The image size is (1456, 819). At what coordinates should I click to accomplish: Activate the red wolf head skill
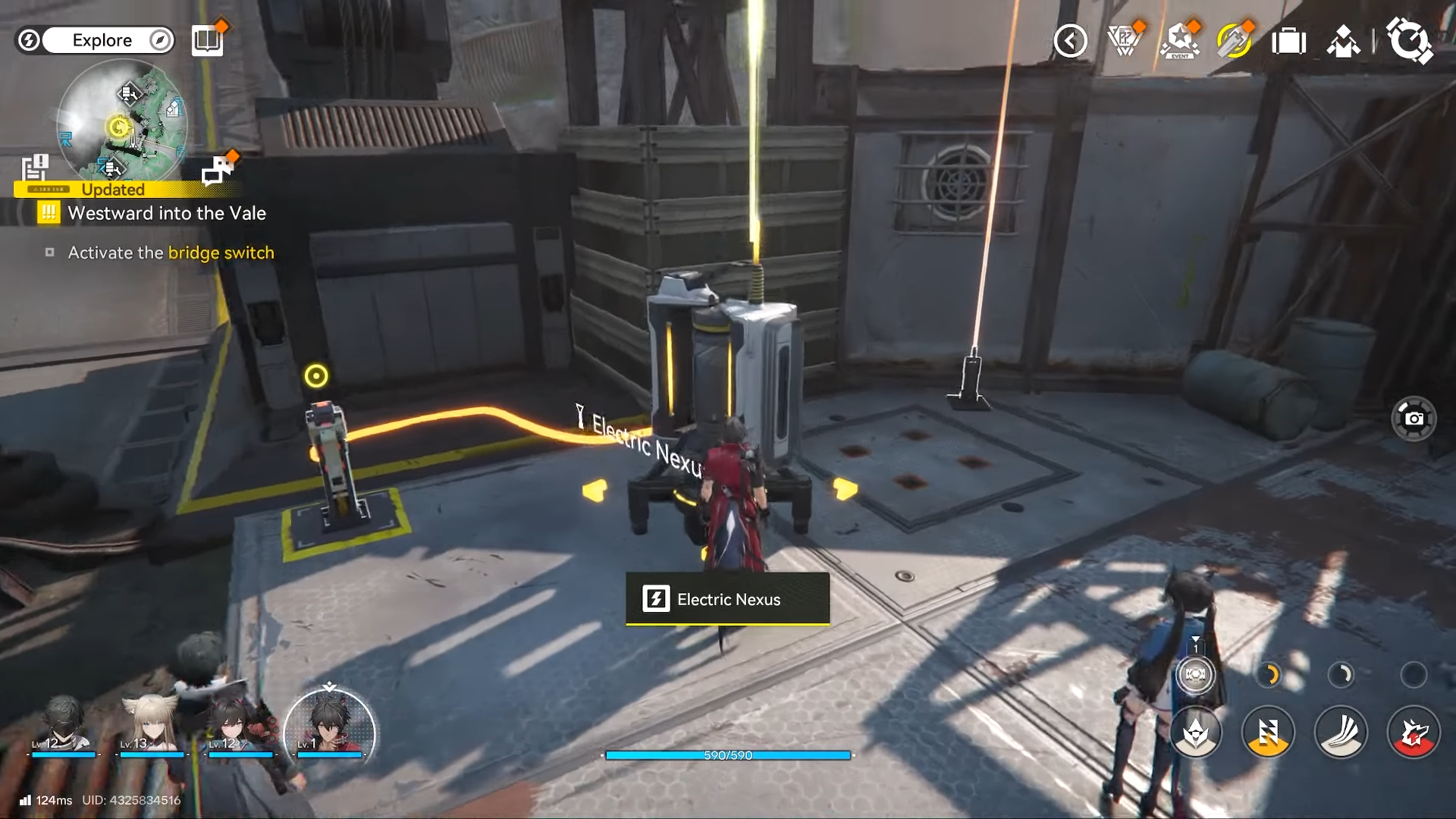[1413, 733]
